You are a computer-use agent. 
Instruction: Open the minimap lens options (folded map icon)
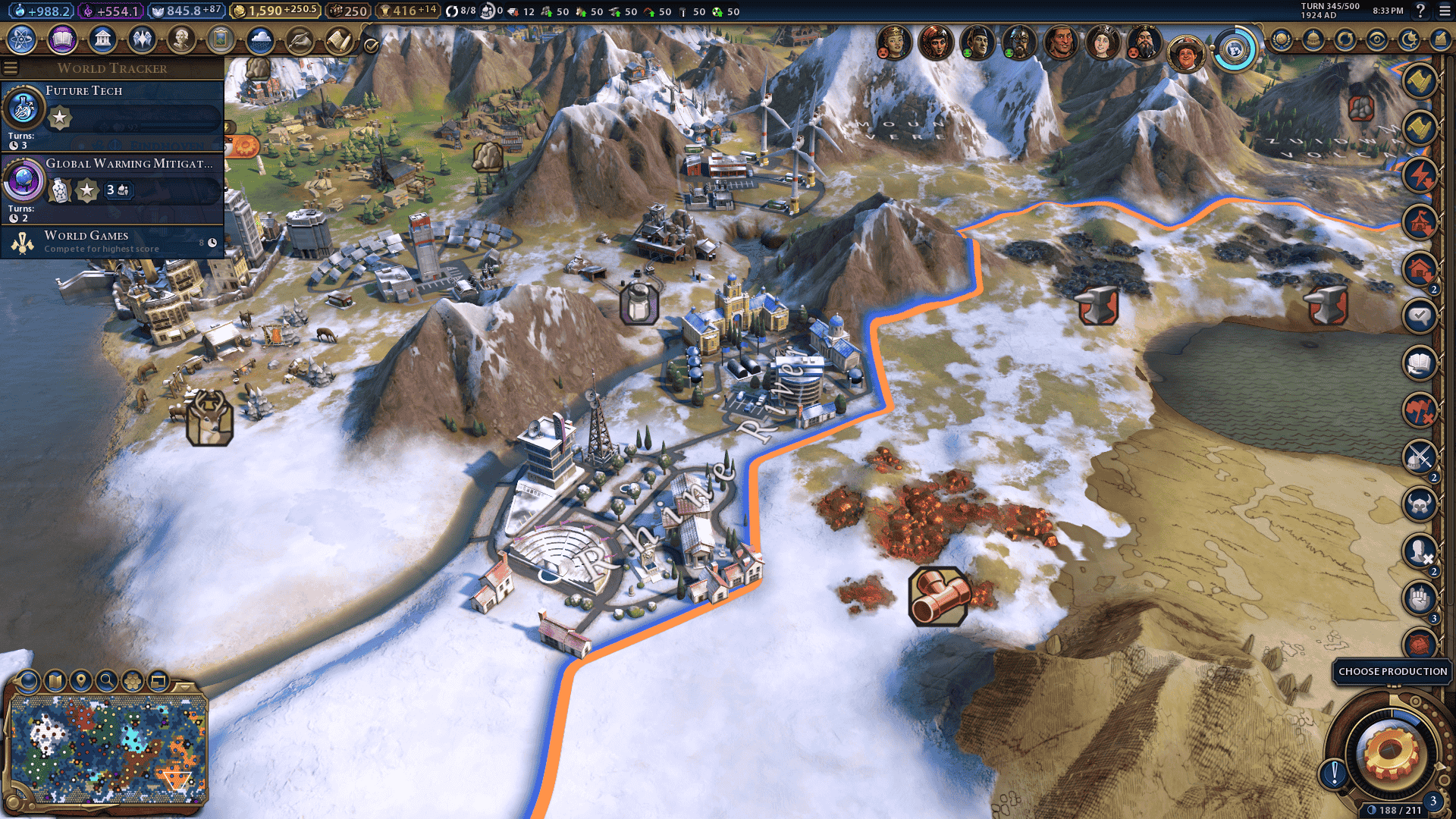click(55, 680)
